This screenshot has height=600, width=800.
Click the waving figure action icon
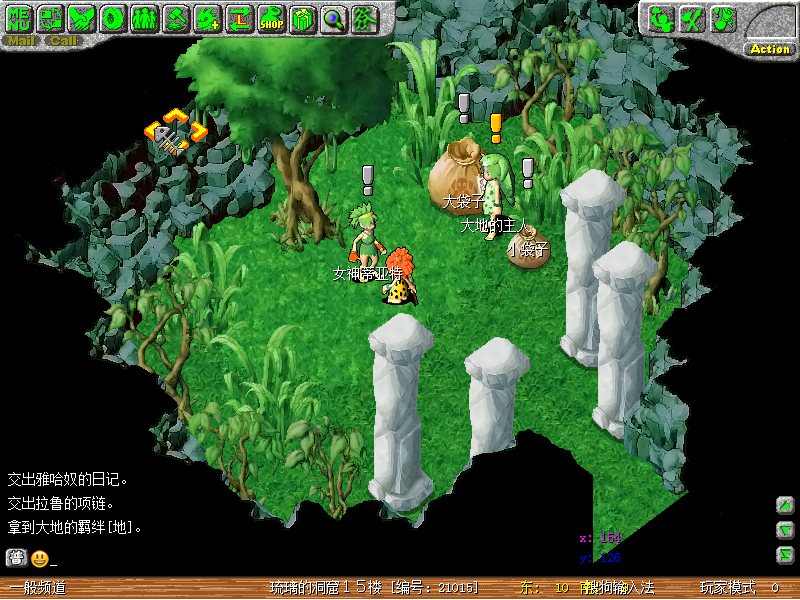tap(661, 18)
